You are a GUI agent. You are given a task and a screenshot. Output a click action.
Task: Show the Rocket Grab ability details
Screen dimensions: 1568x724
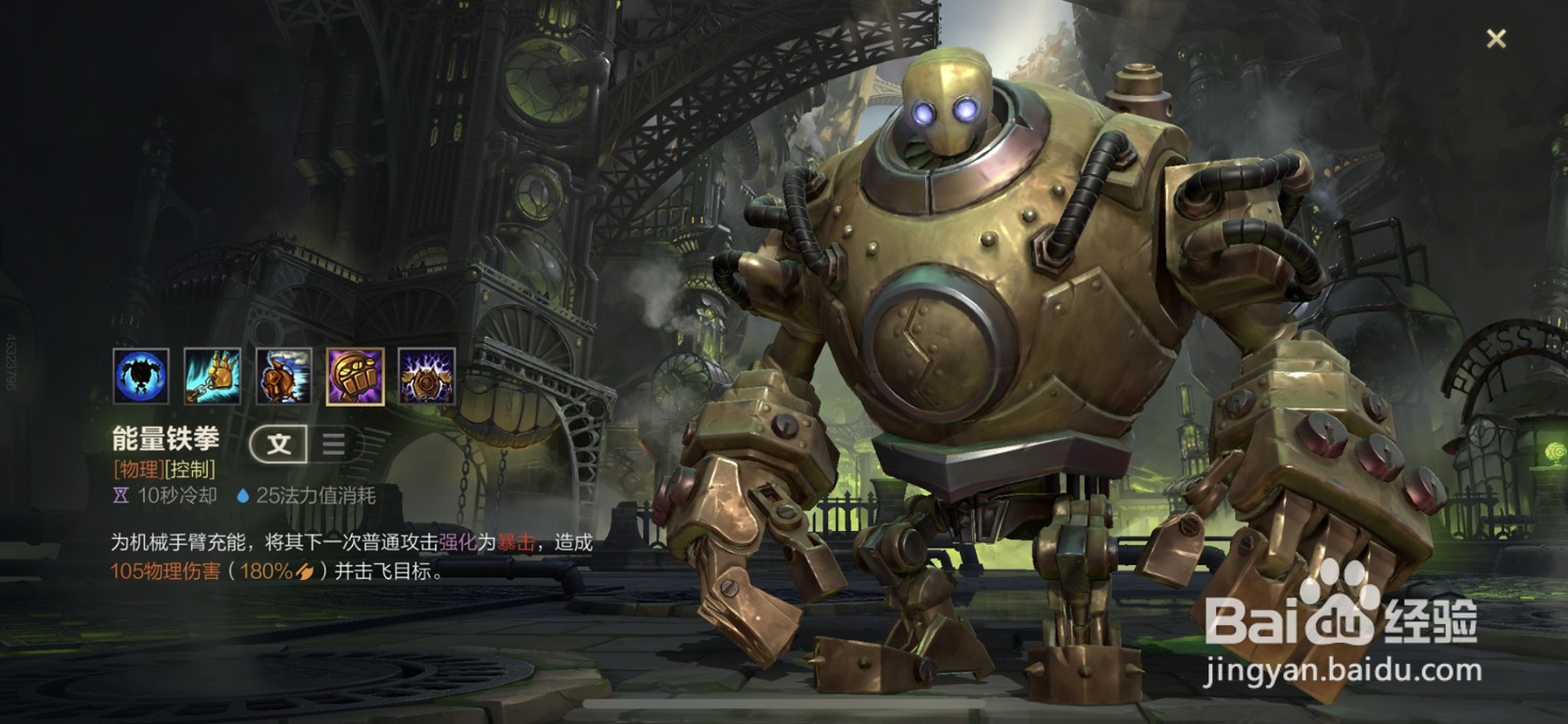point(212,376)
